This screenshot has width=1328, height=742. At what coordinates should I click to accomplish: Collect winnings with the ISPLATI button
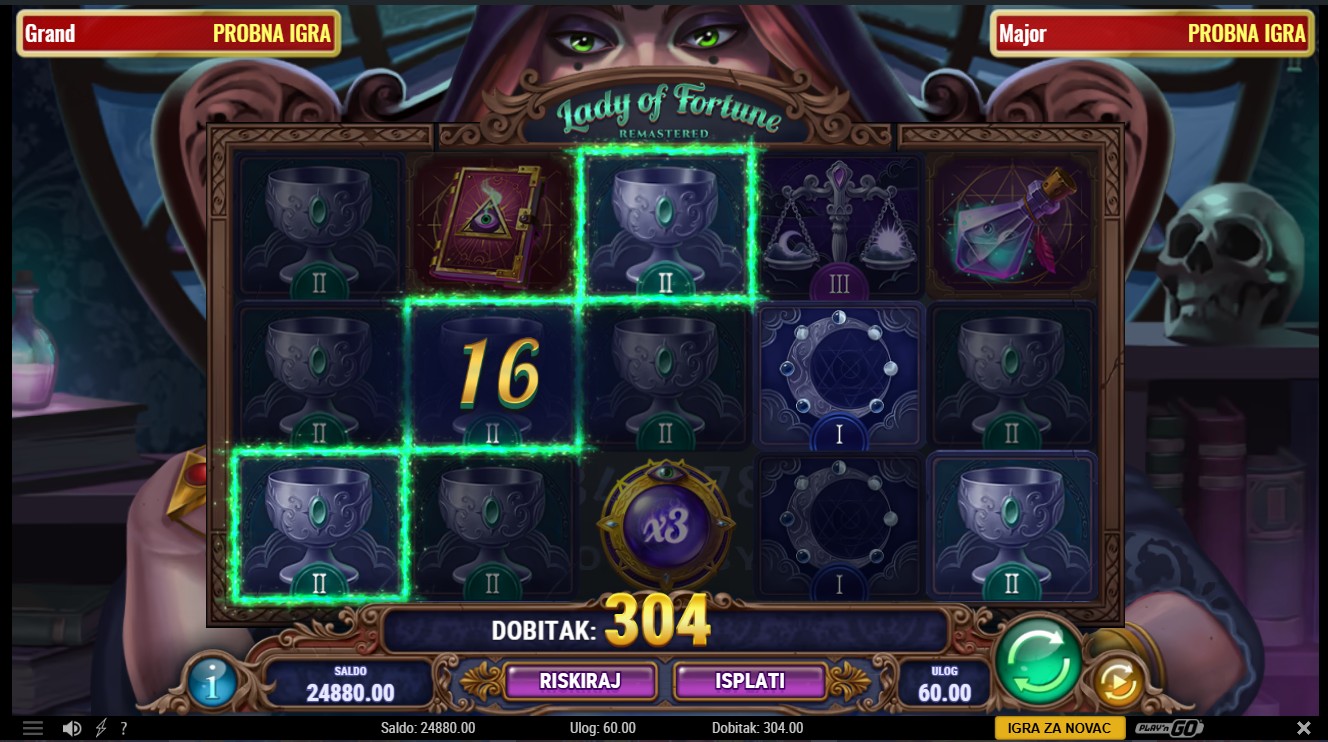750,682
